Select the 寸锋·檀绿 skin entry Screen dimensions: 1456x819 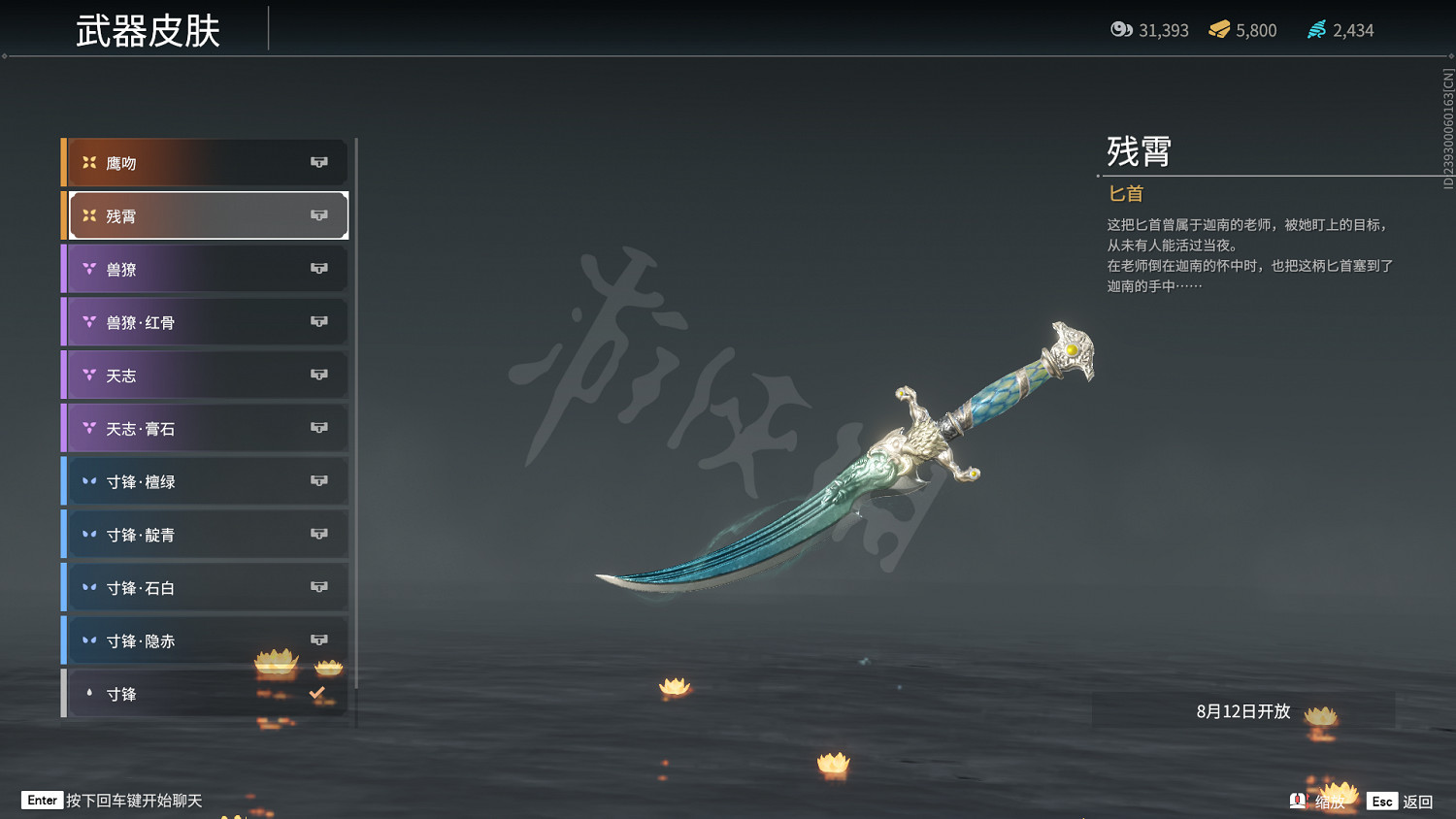coord(175,480)
